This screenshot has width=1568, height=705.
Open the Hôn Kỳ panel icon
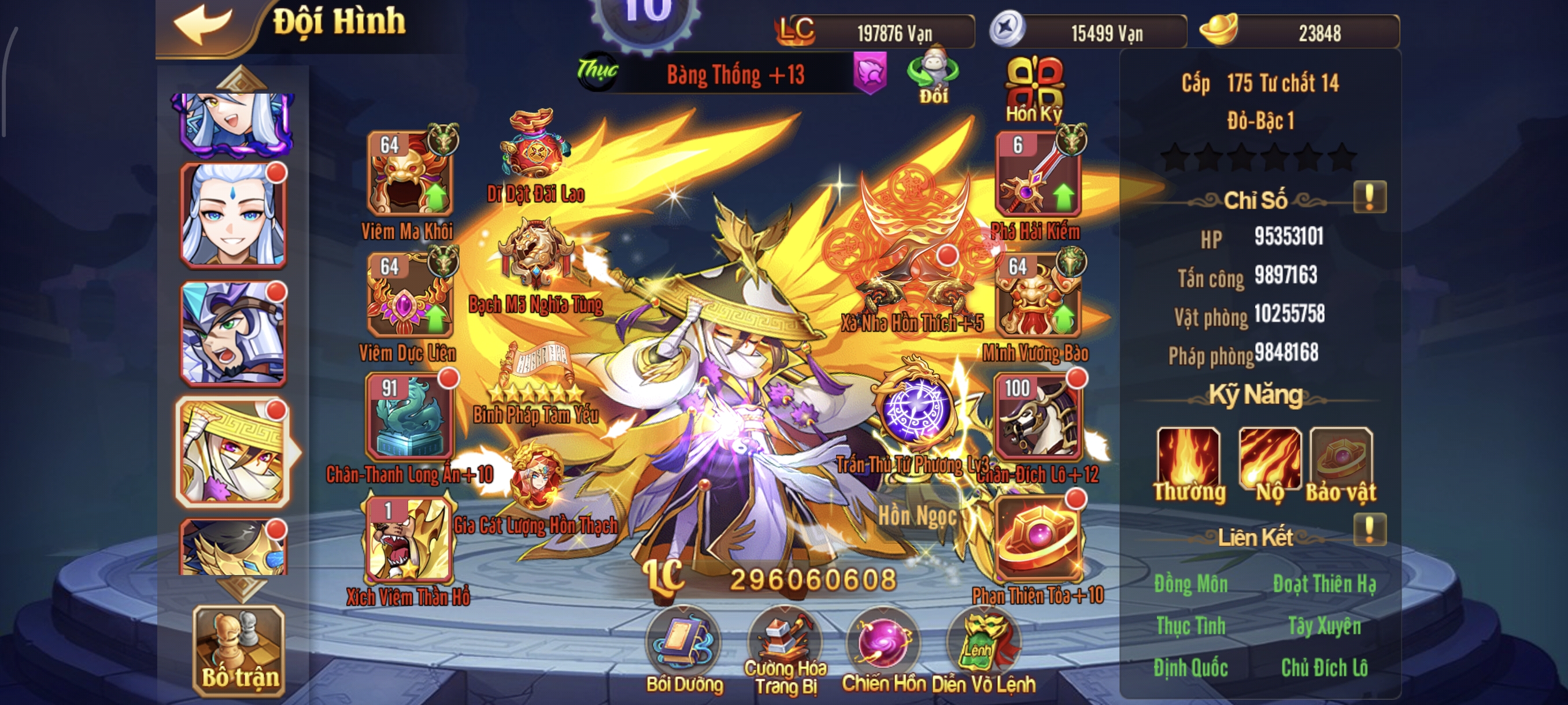(x=1036, y=84)
